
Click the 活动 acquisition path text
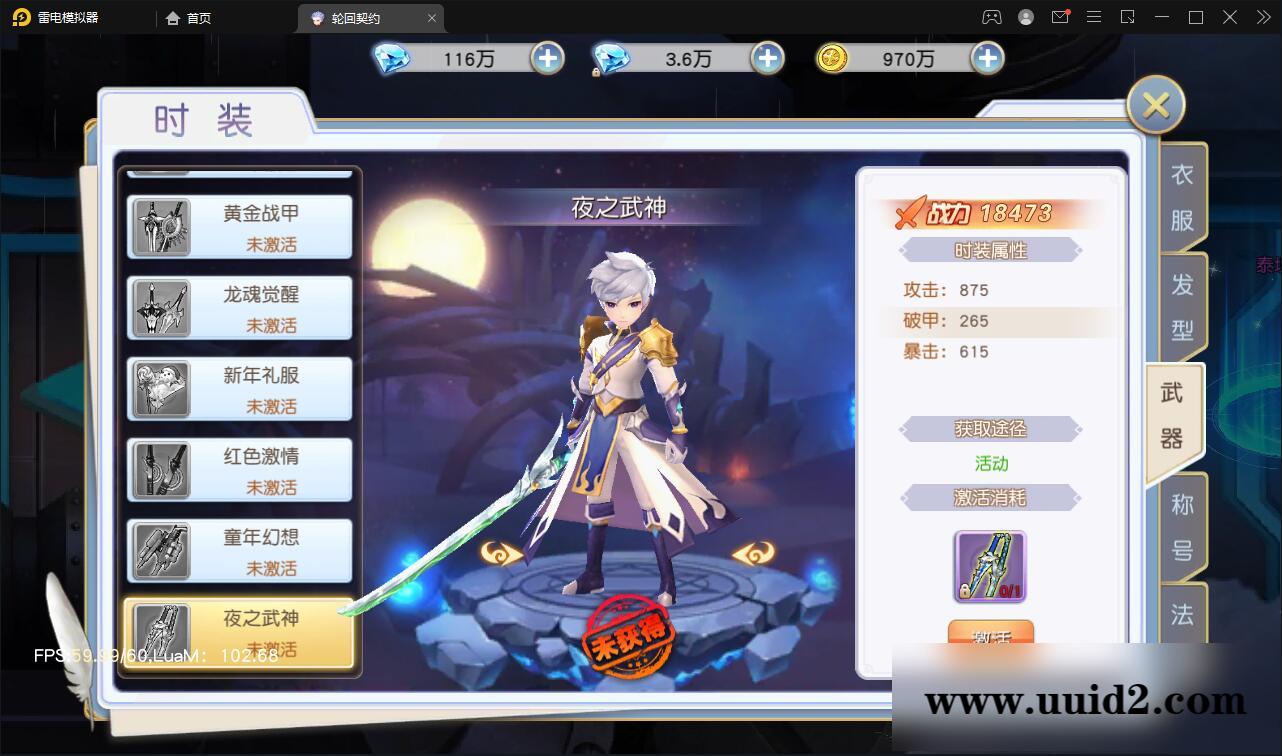click(990, 464)
